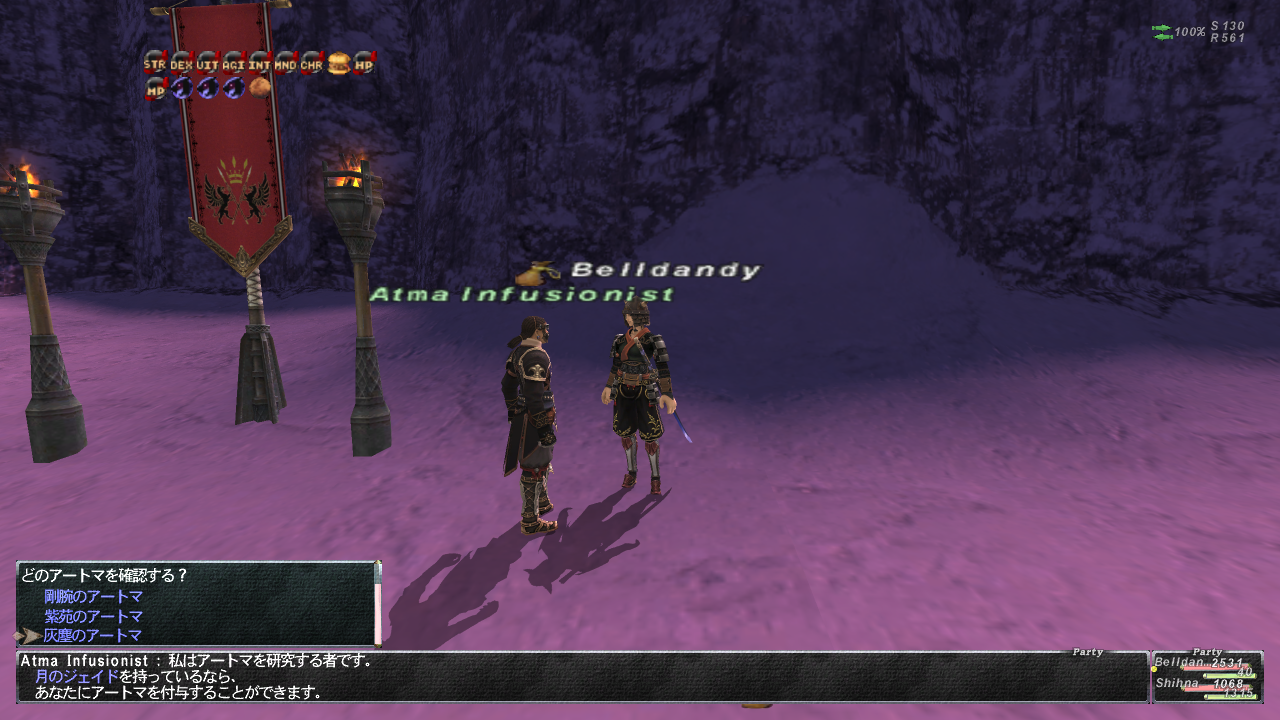
Task: Select the STR boost status icon
Action: coord(154,64)
